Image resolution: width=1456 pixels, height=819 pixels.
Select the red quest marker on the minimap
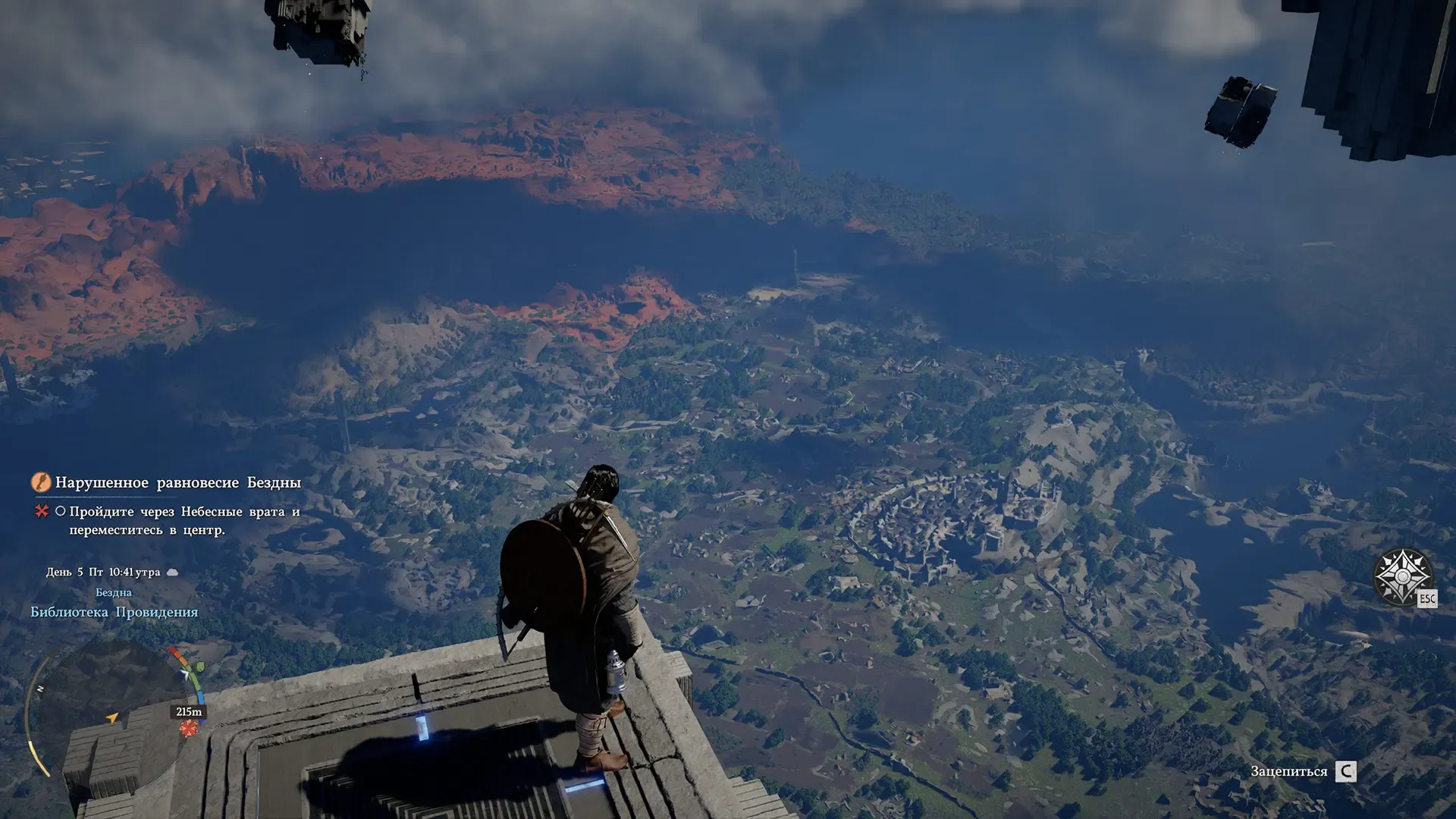point(189,729)
